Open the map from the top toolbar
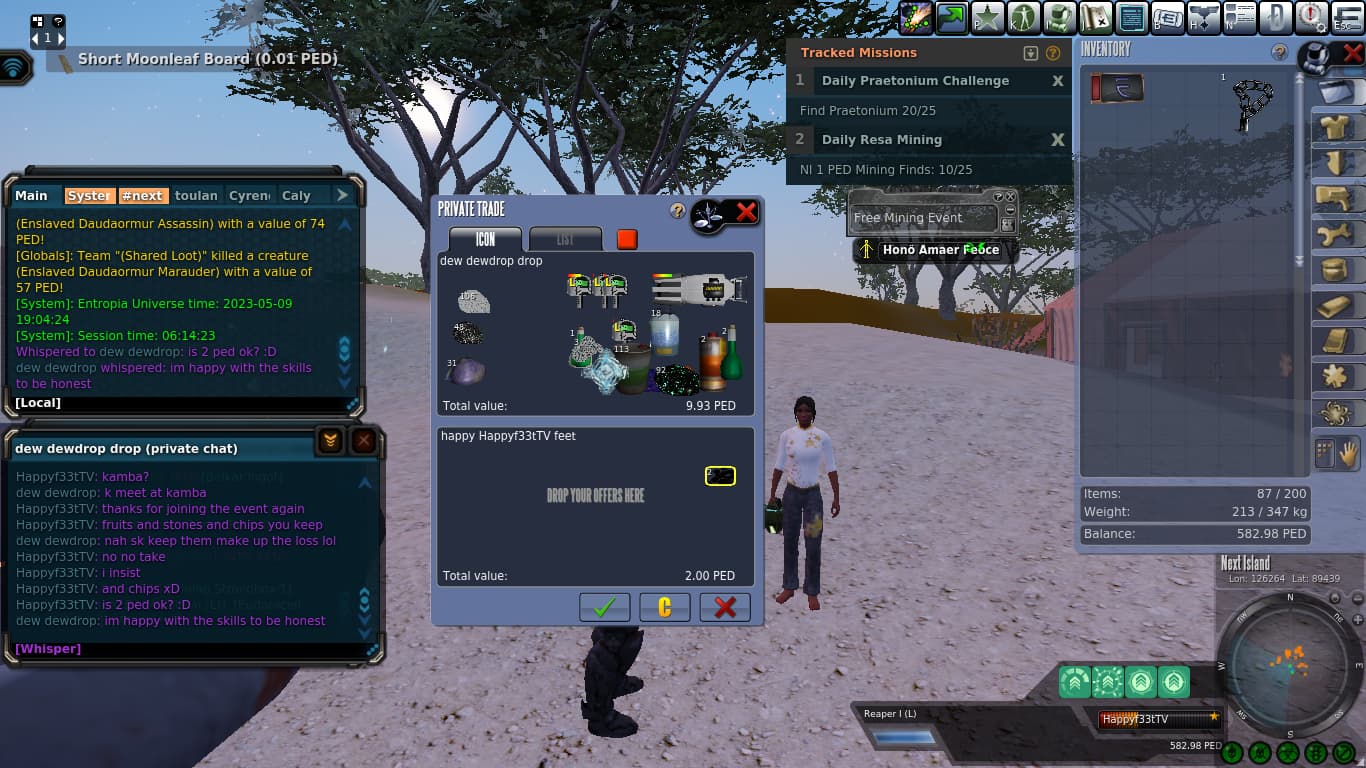 pyautogui.click(x=1096, y=17)
